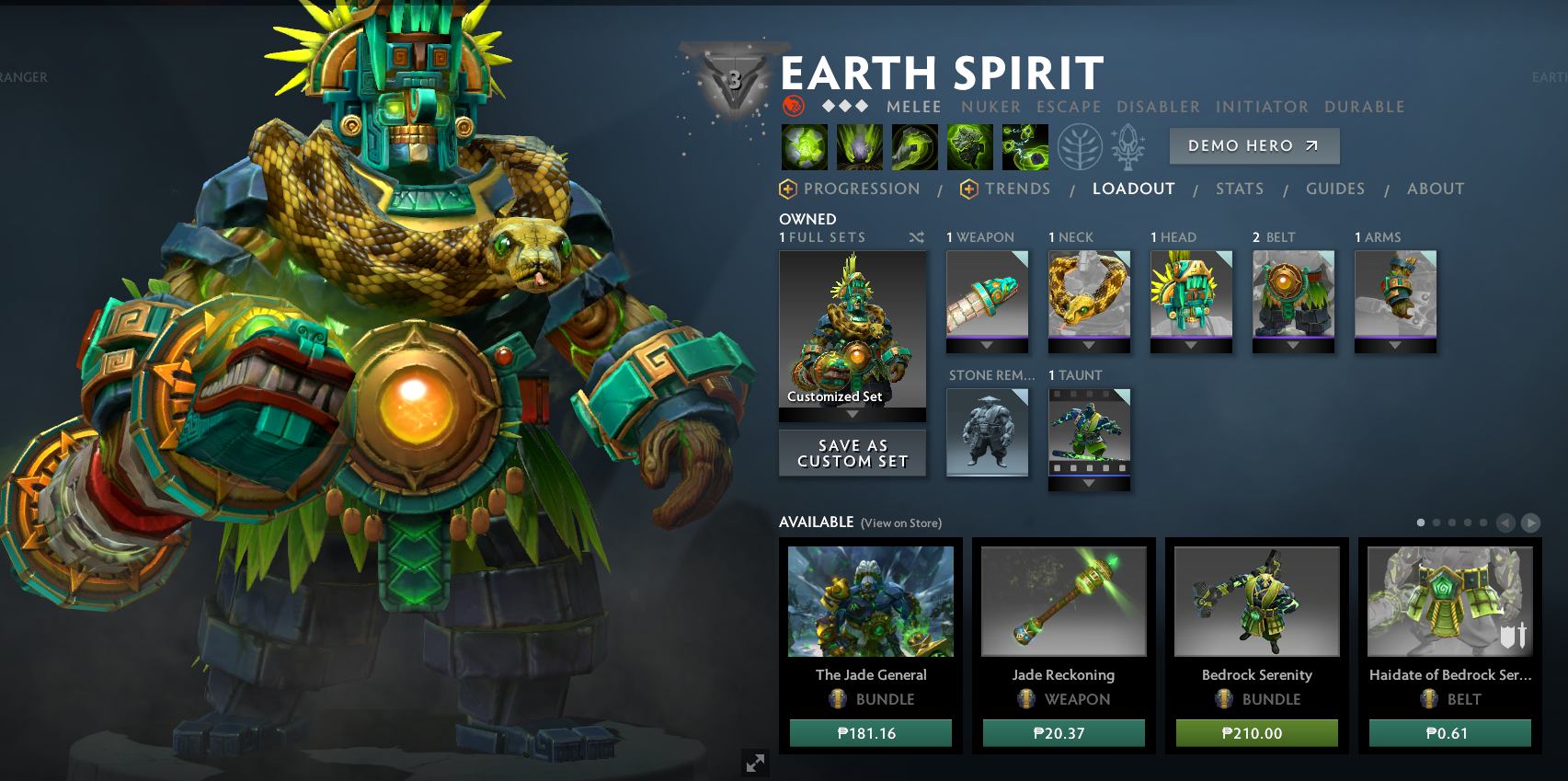The image size is (1568, 781).
Task: Select the third pagination dot for store items
Action: click(x=1451, y=521)
